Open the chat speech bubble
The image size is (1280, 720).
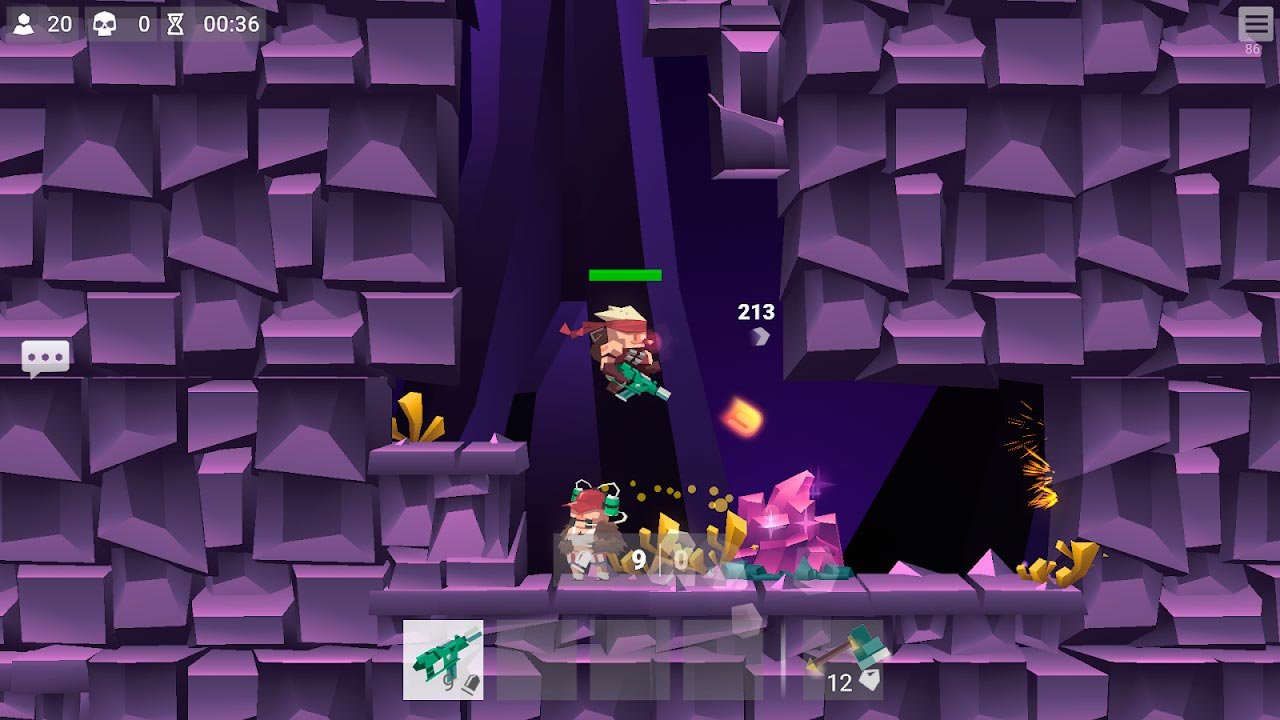click(46, 358)
